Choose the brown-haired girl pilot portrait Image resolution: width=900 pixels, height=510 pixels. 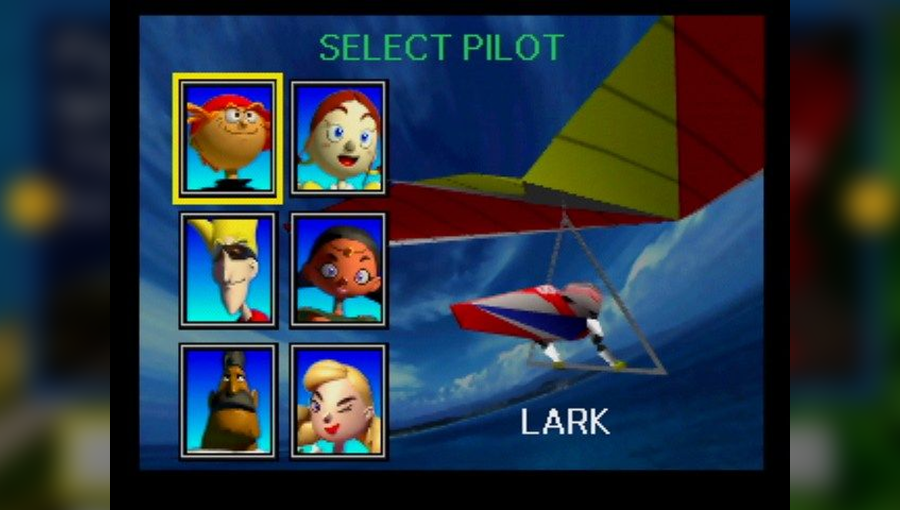click(339, 137)
